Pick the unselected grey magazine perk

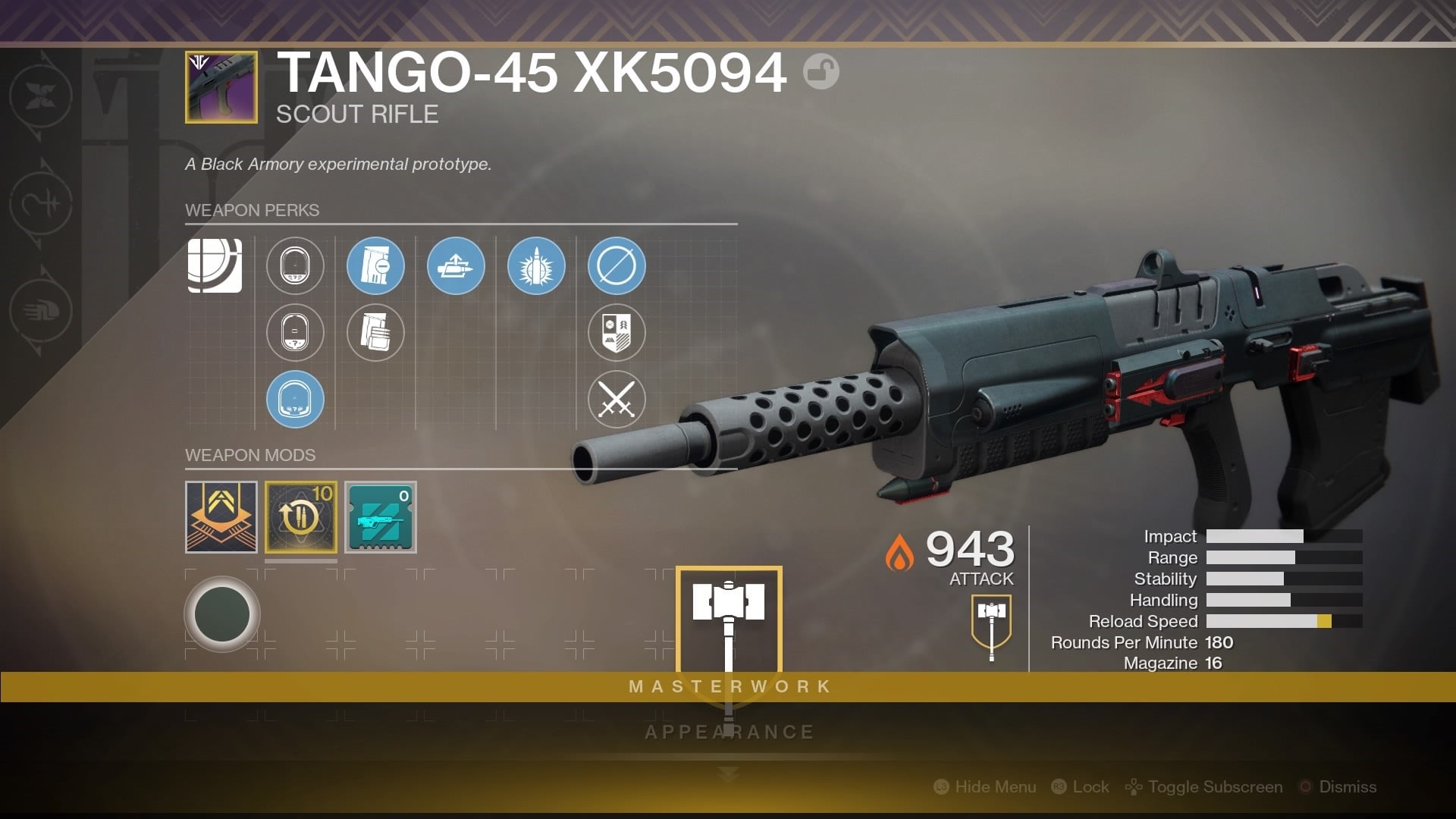click(x=375, y=332)
